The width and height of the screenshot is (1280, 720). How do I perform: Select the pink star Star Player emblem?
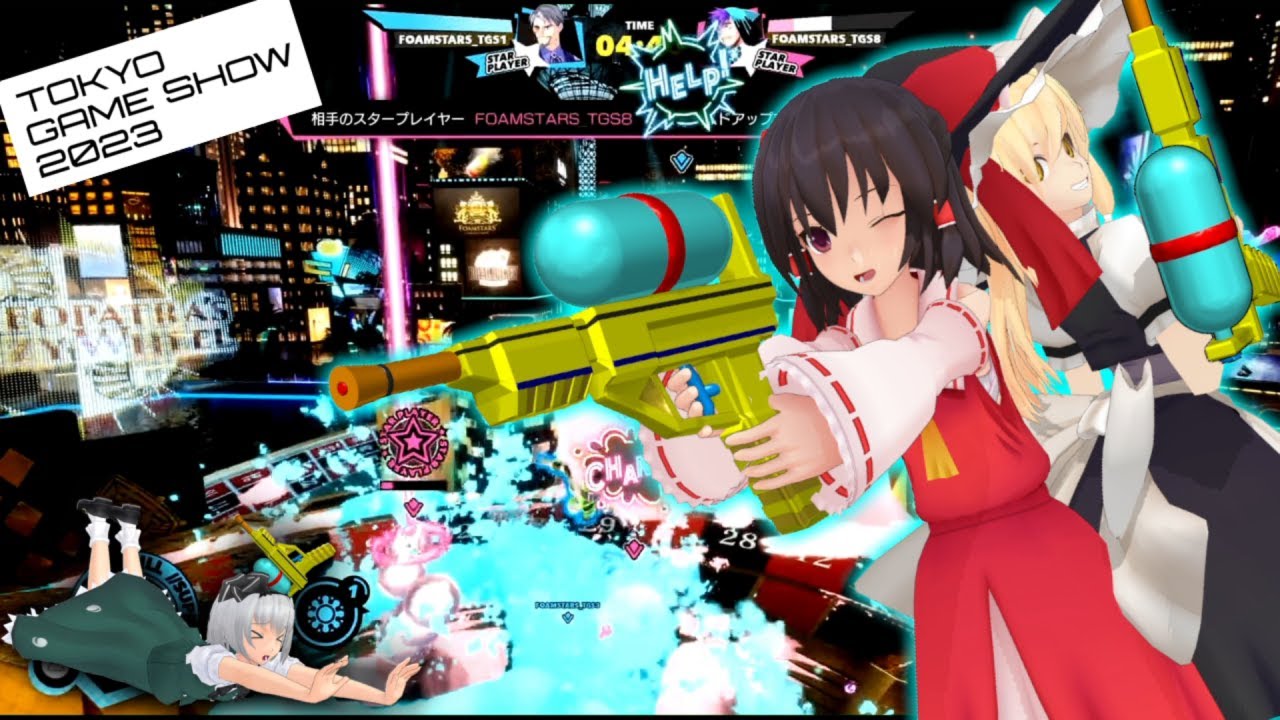412,441
